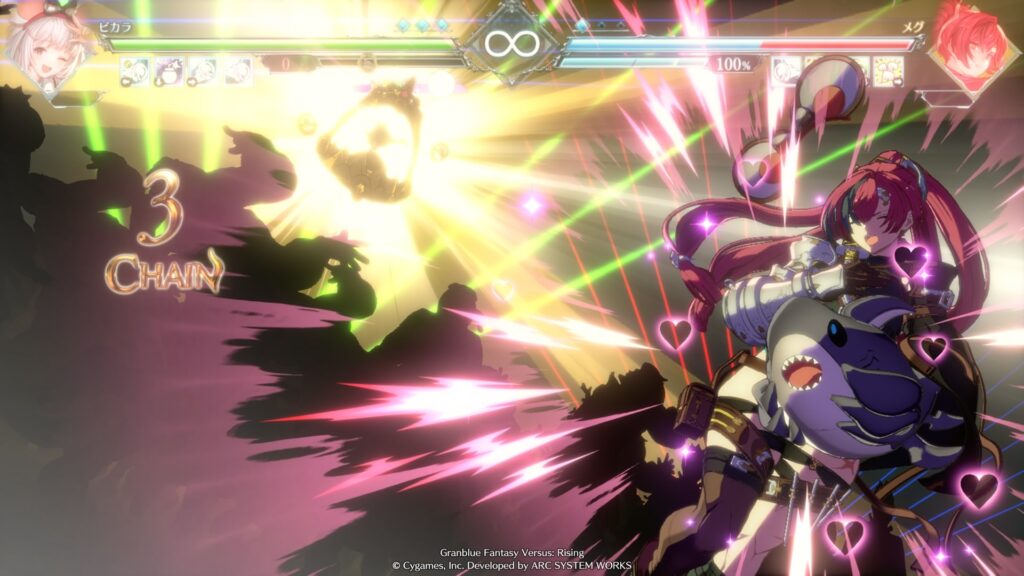1024x576 pixels.
Task: Select Pikara's purple-background skill icon
Action: click(x=168, y=70)
